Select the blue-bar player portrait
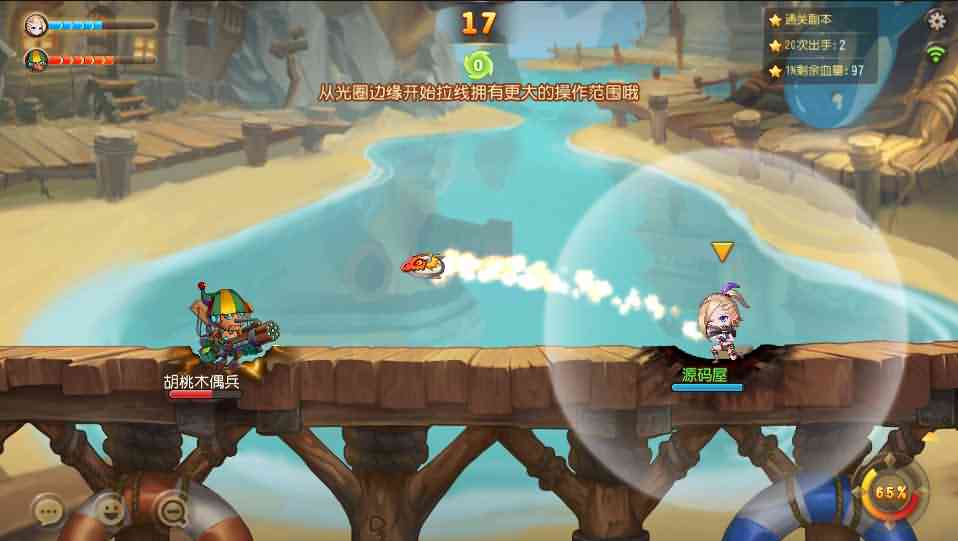 click(36, 23)
